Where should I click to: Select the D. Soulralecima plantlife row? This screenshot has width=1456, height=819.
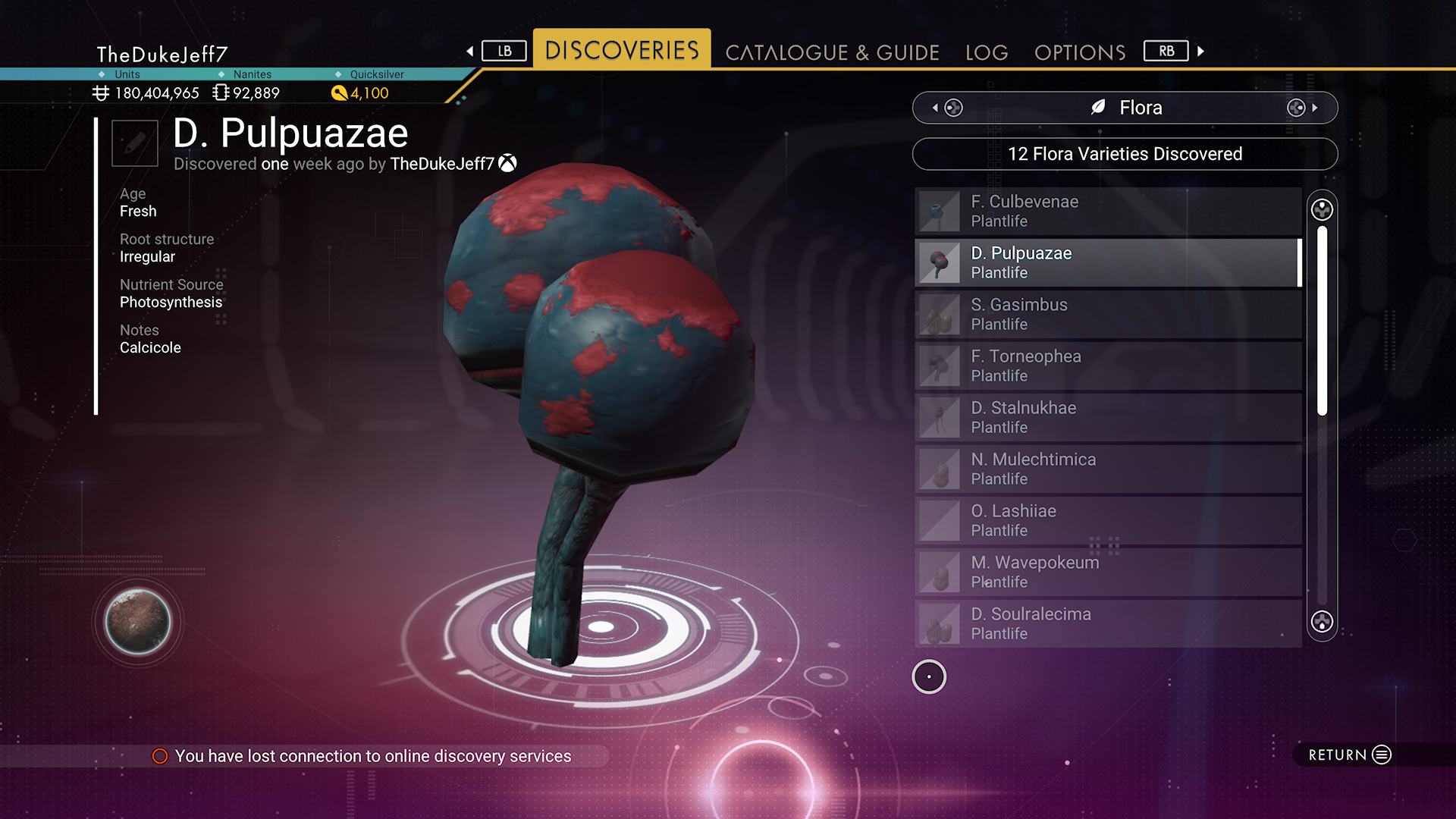(x=1107, y=623)
